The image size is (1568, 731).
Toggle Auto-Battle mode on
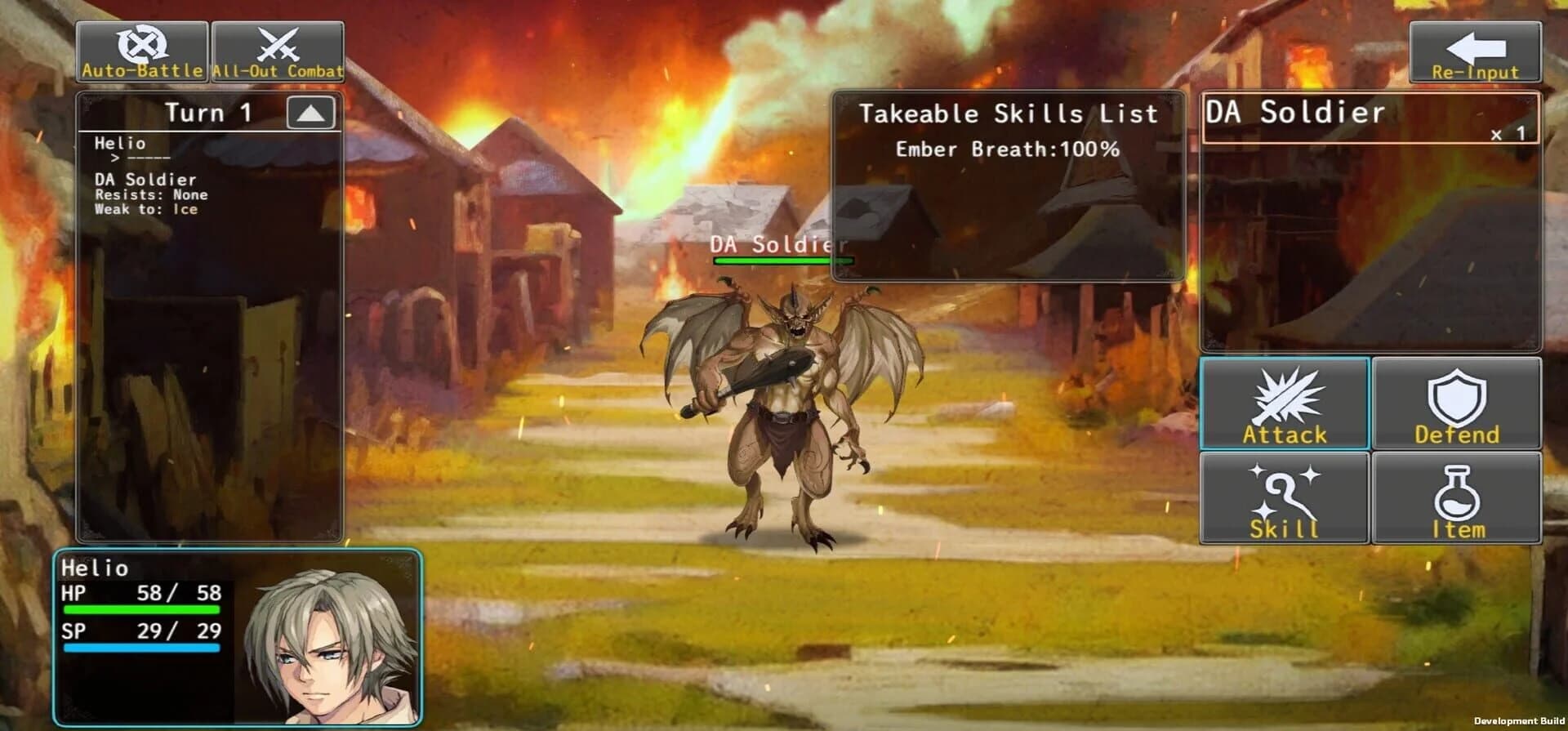point(140,49)
